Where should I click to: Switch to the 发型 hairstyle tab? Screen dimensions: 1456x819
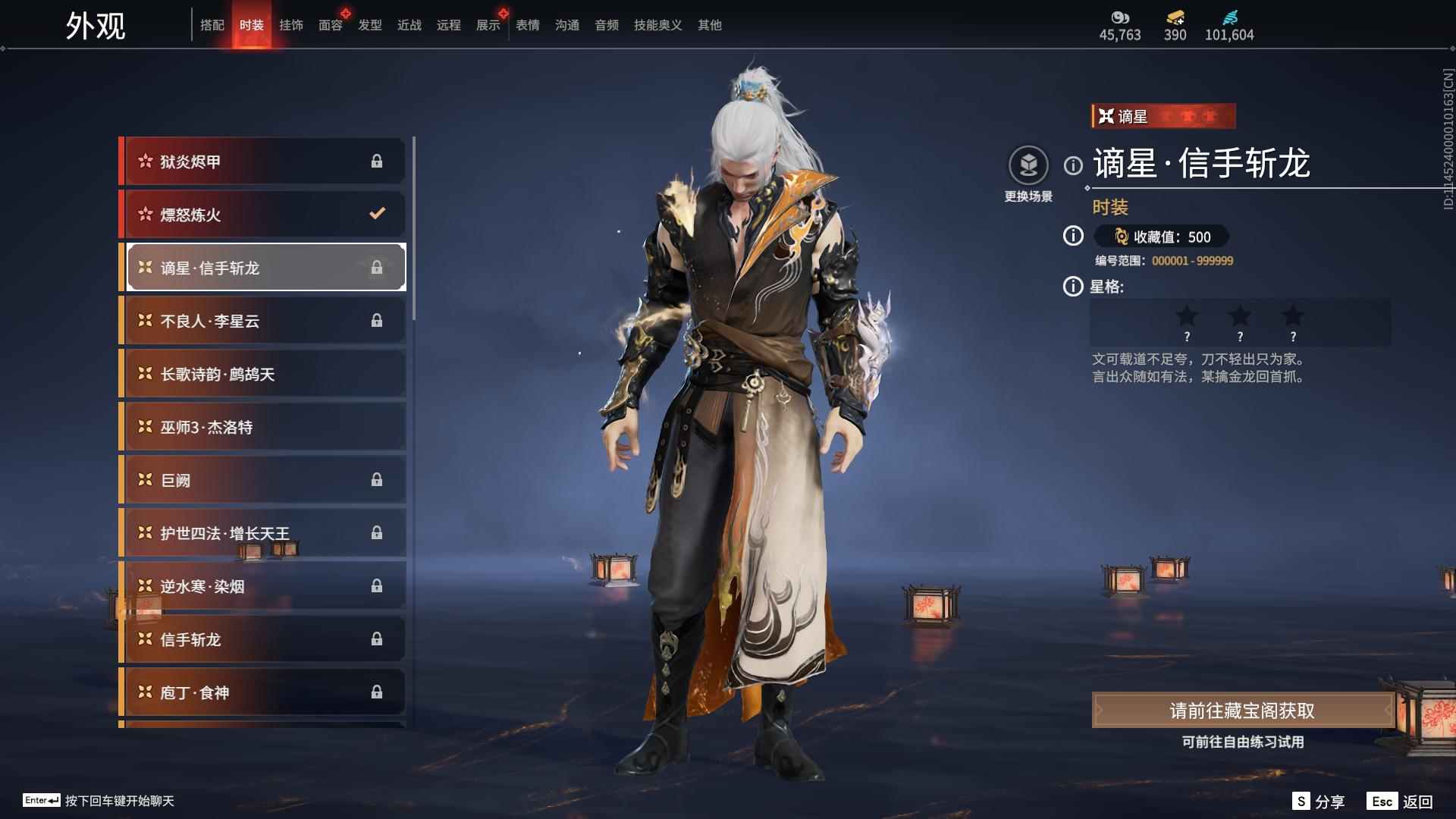370,25
